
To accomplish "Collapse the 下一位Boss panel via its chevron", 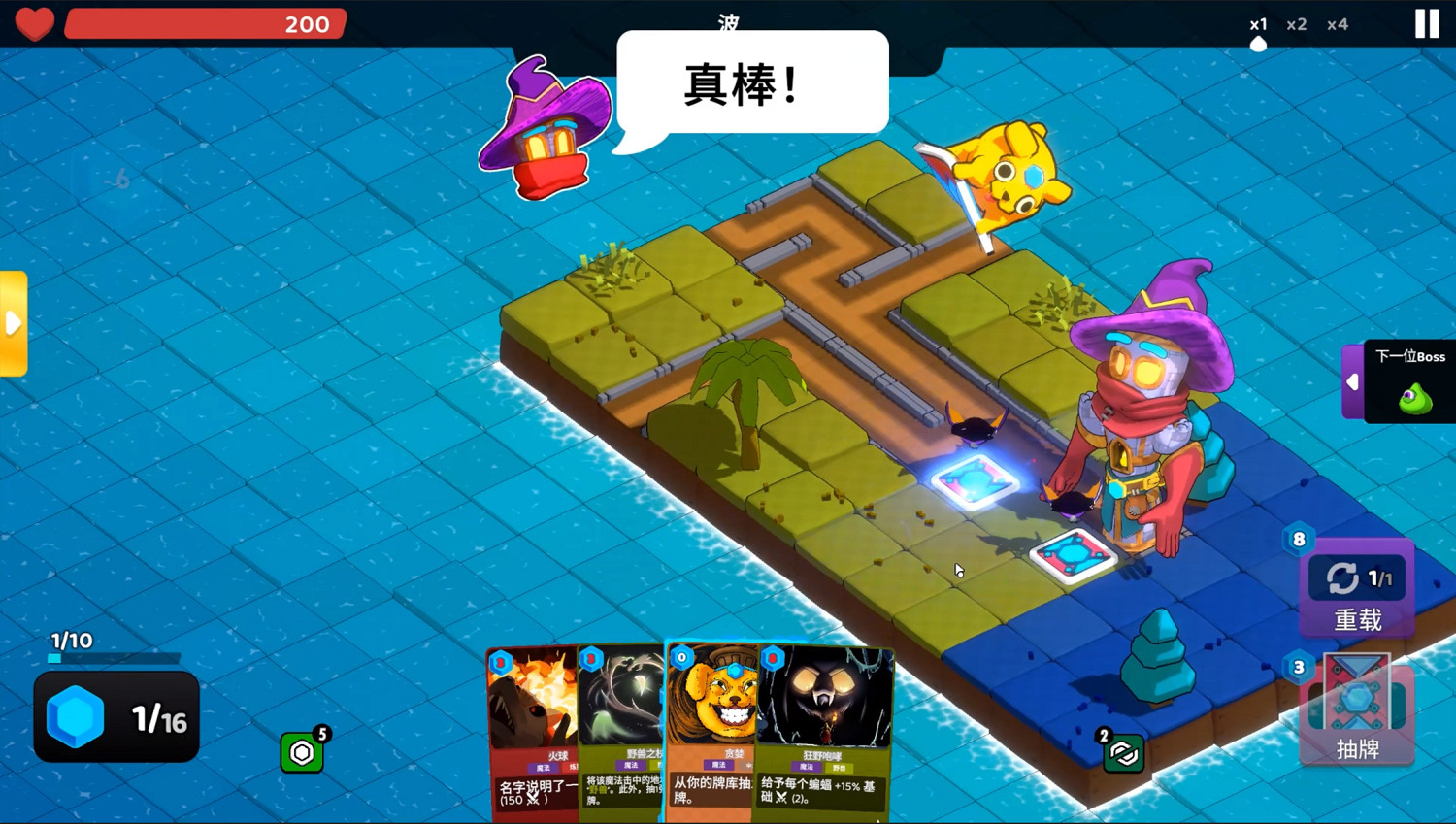I will pyautogui.click(x=1353, y=381).
